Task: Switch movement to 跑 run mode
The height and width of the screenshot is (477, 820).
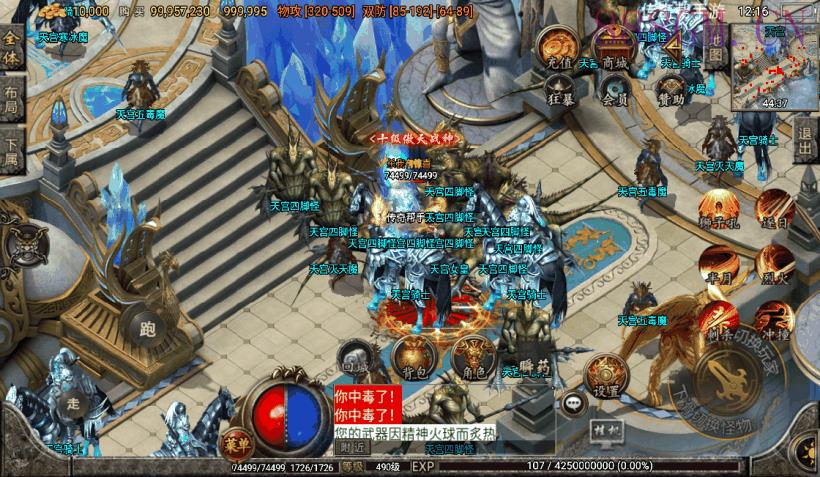Action: point(141,324)
